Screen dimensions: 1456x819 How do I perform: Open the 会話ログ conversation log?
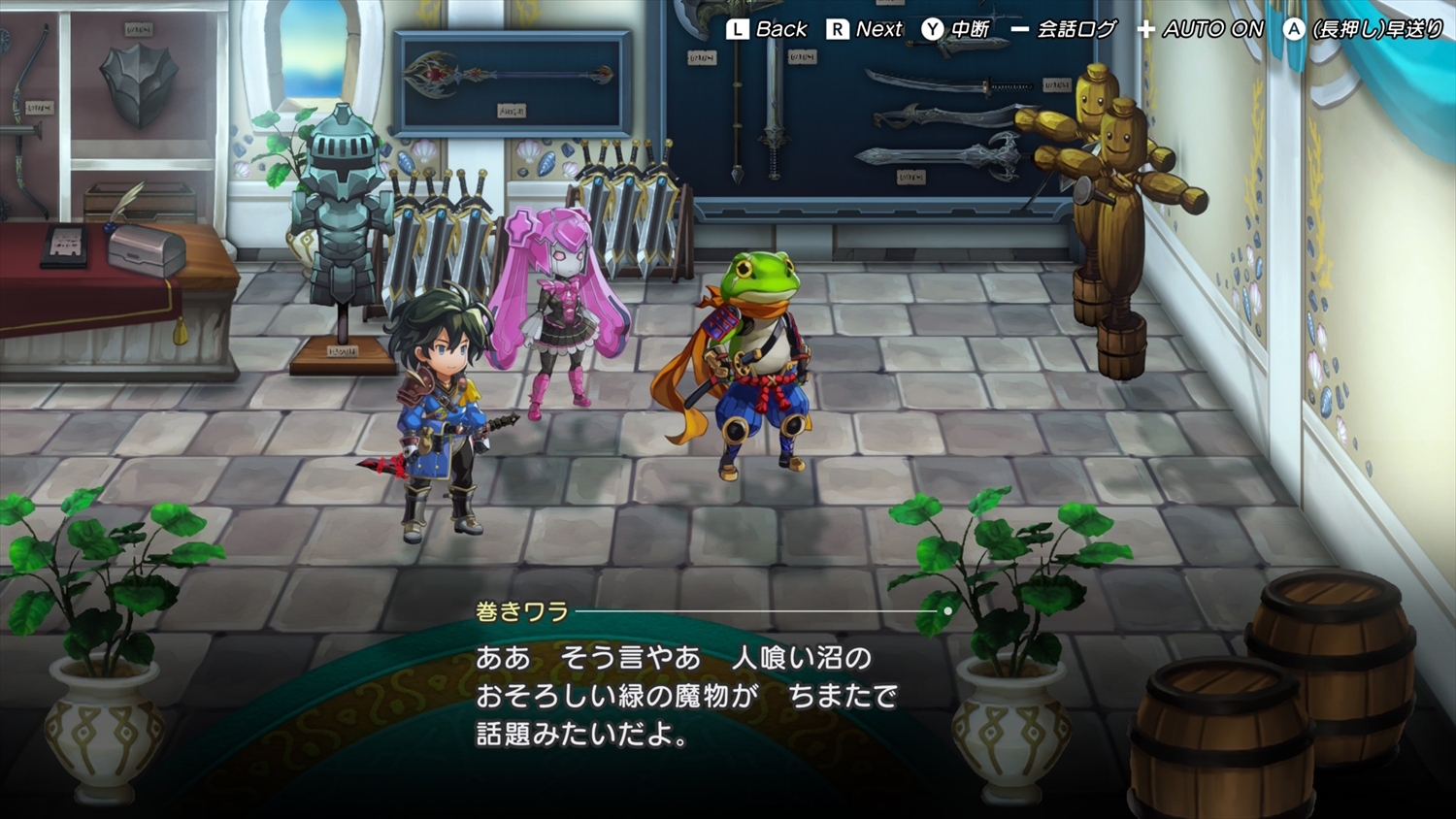pyautogui.click(x=1064, y=29)
